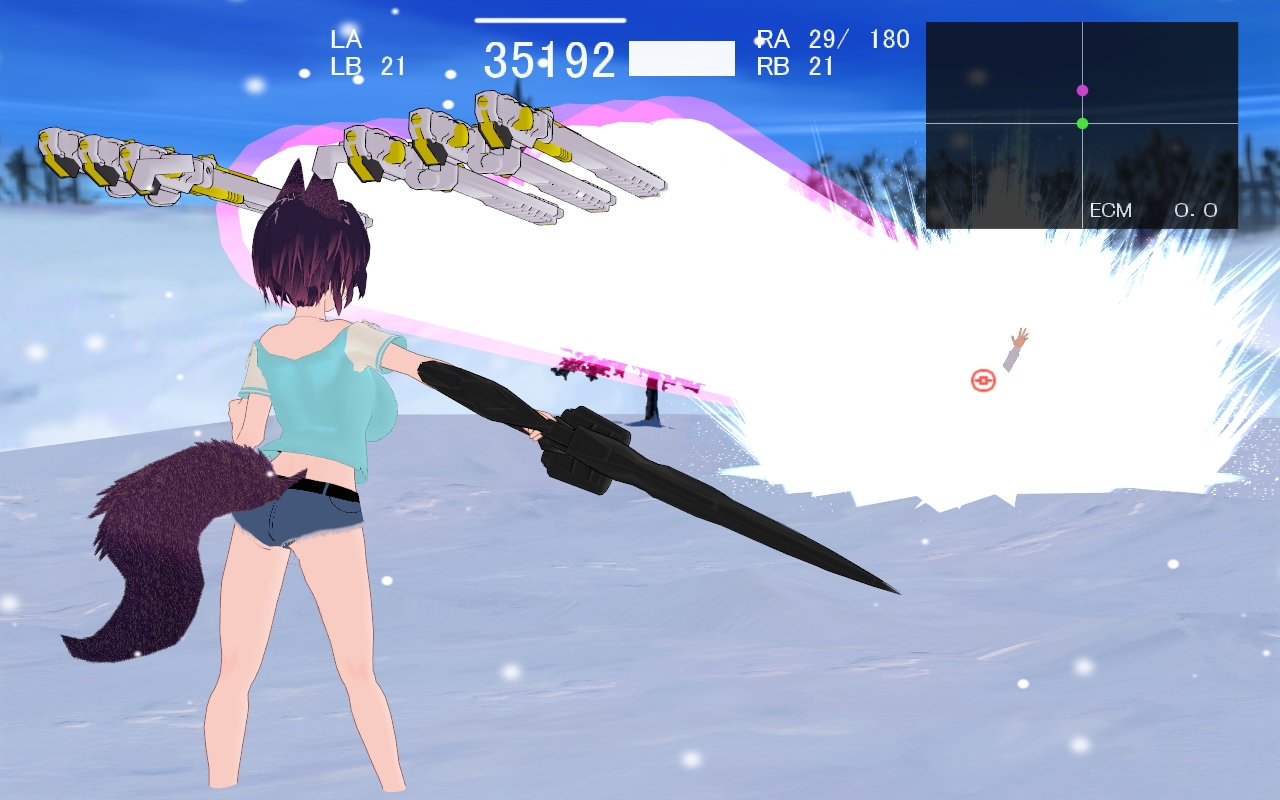Select the green player dot on radar

point(1082,123)
